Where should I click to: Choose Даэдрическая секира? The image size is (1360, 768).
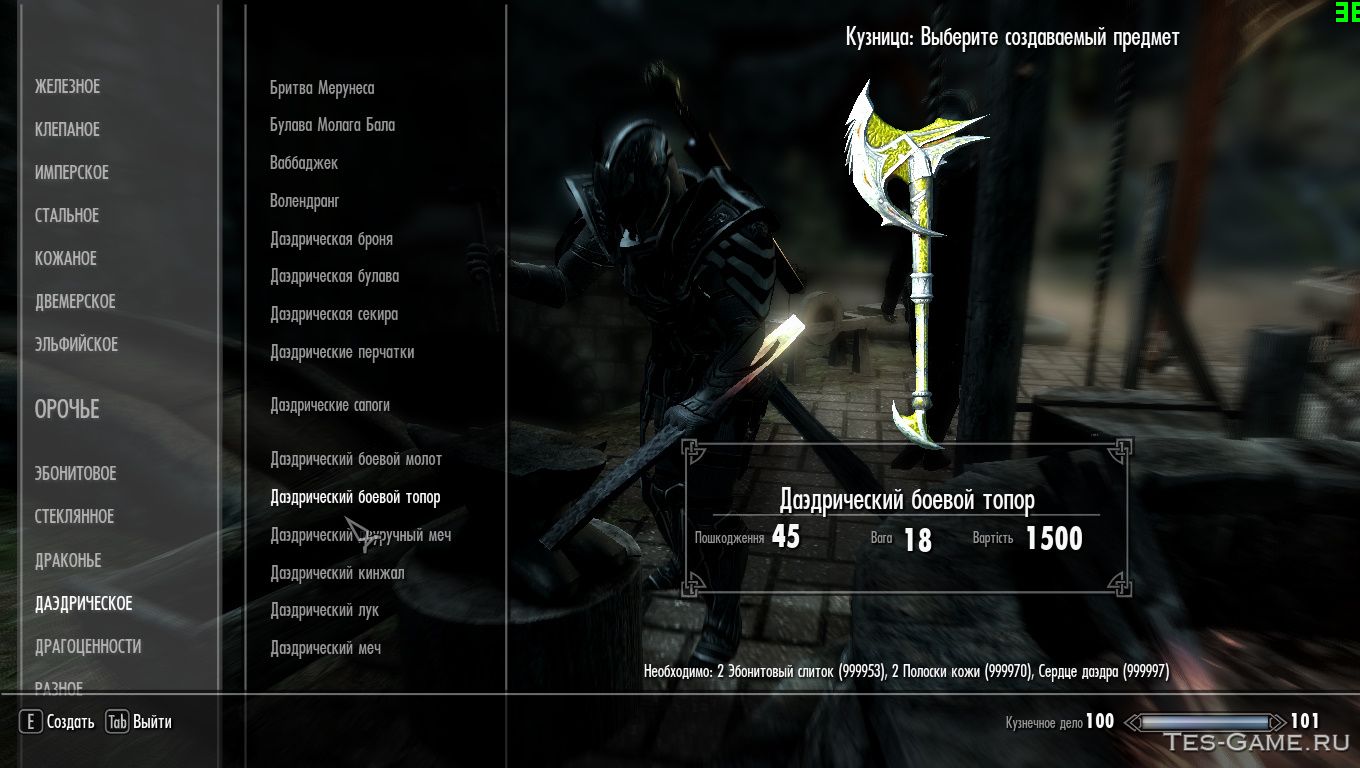(x=334, y=314)
